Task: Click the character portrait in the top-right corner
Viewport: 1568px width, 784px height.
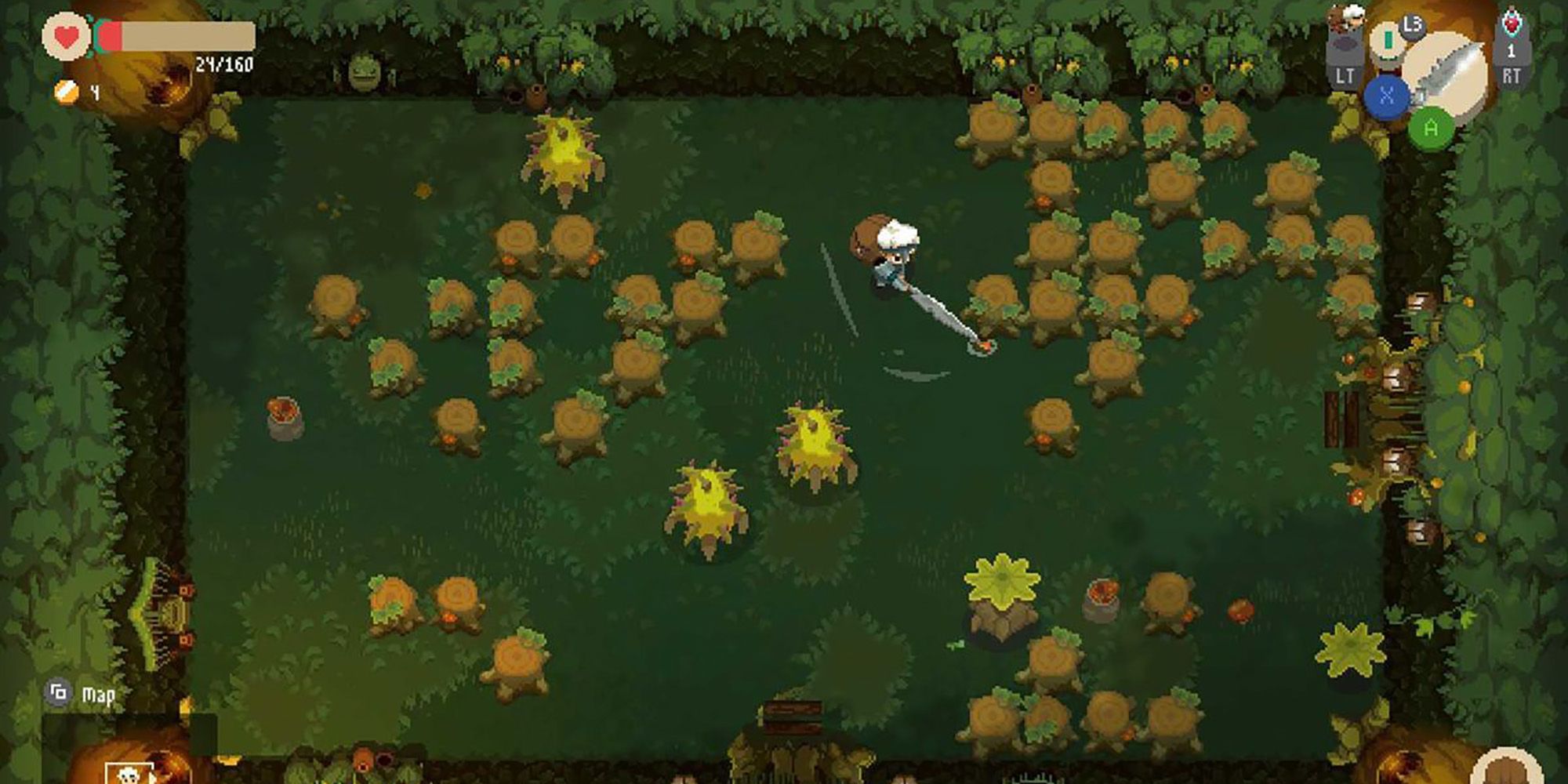Action: (1353, 17)
